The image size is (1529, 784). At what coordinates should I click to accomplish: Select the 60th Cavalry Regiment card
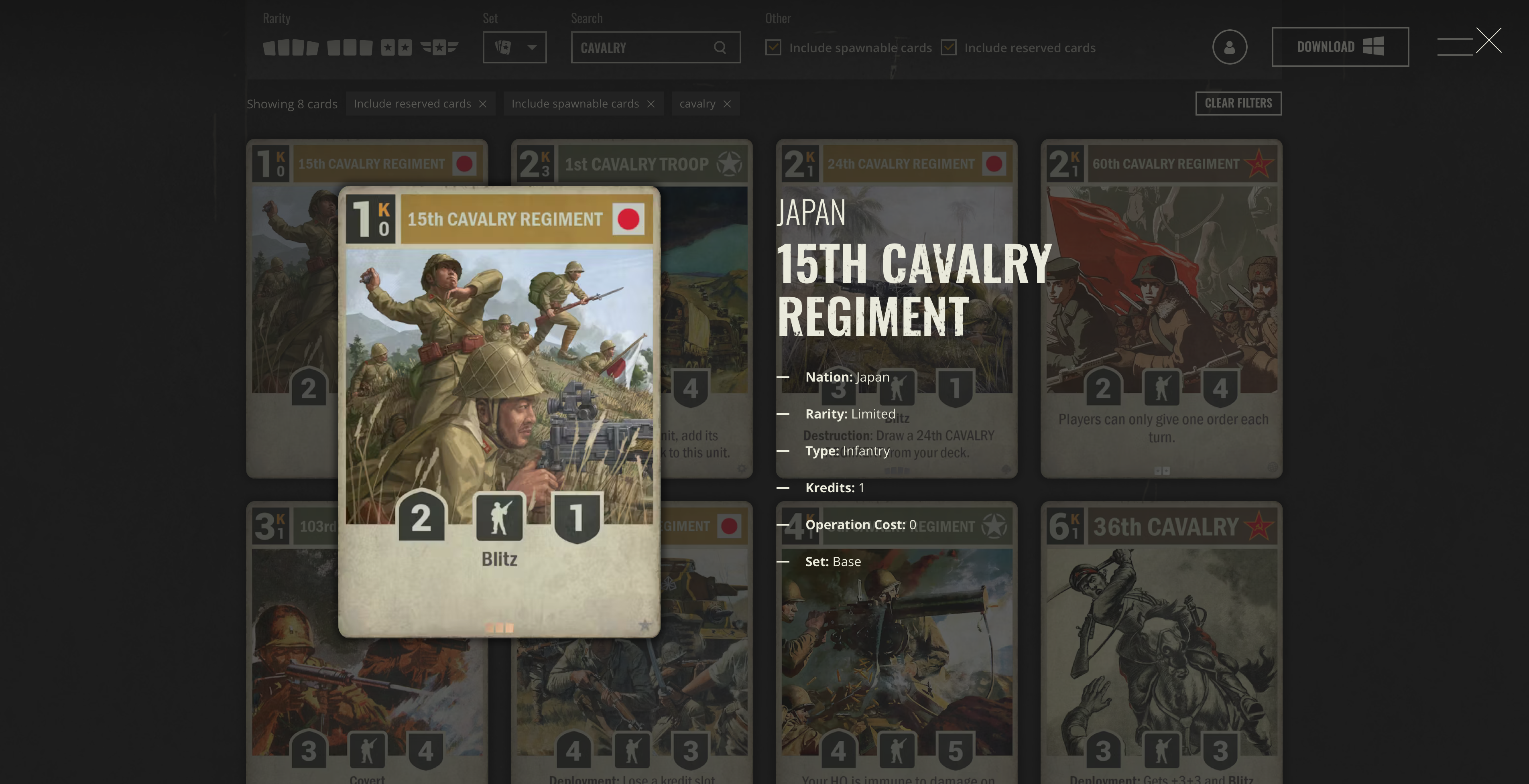click(x=1161, y=309)
